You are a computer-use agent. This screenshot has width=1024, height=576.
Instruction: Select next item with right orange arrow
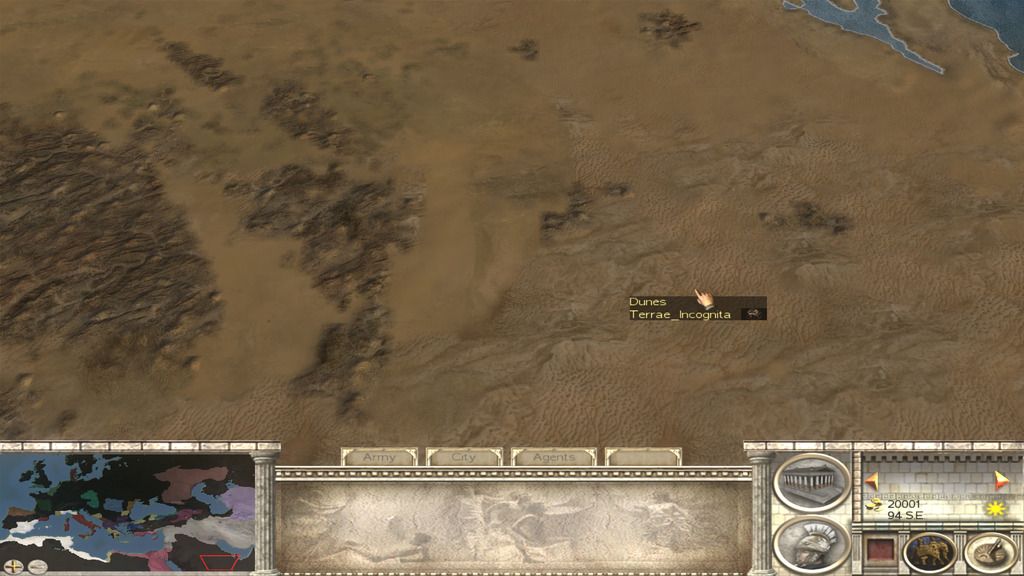tap(1002, 480)
